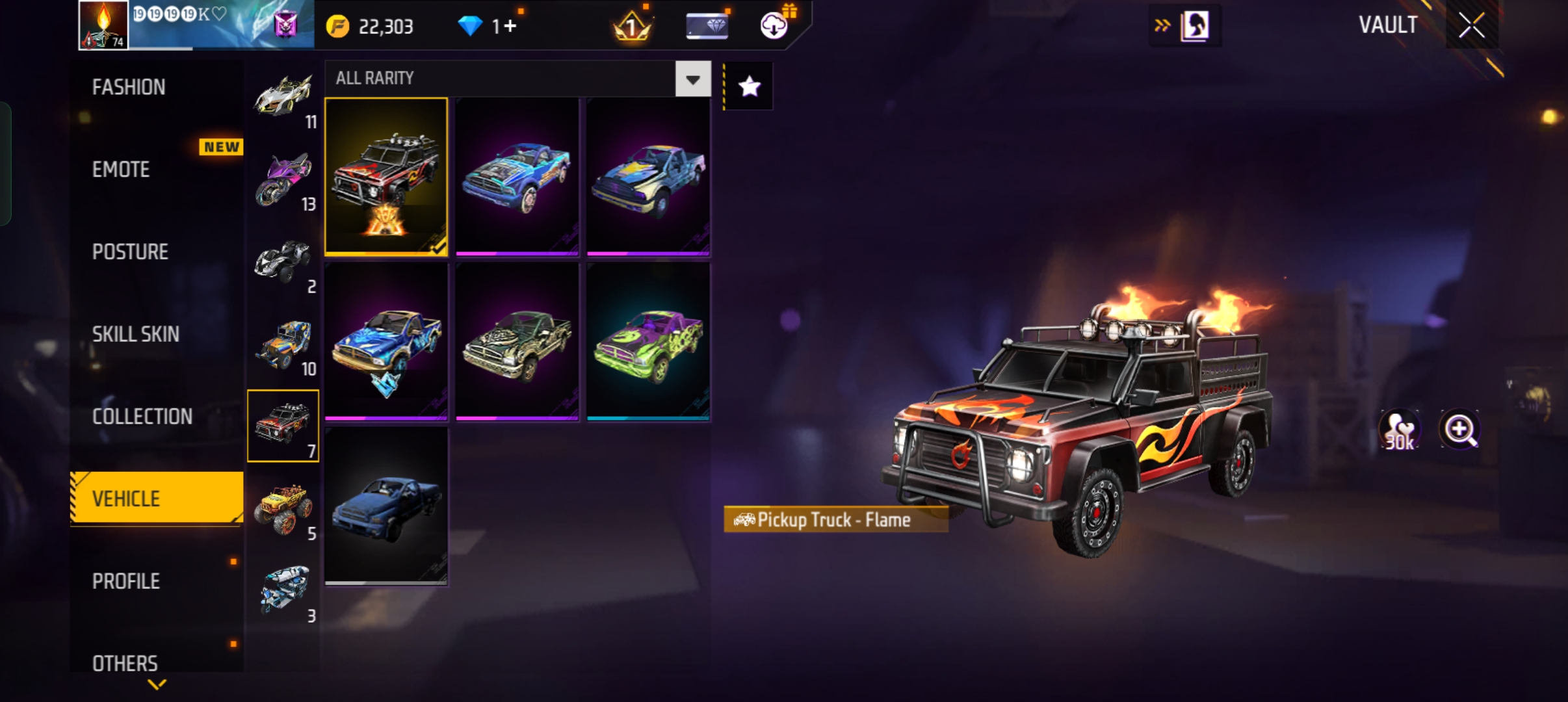Click the magnifier zoom preview button
The image size is (1568, 702).
[x=1459, y=430]
